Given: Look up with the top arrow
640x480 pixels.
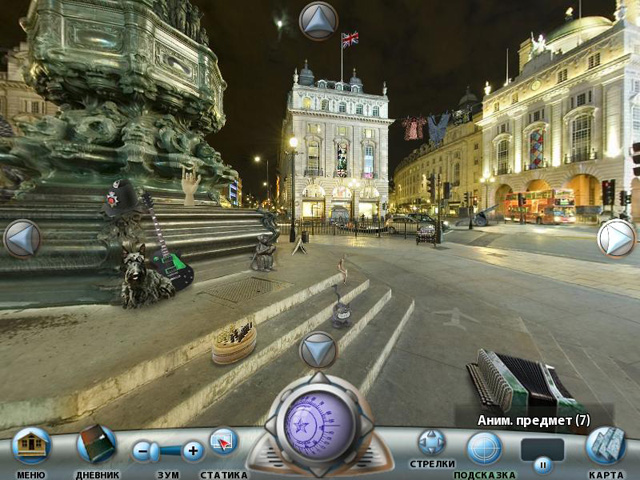Looking at the screenshot, I should pyautogui.click(x=319, y=20).
